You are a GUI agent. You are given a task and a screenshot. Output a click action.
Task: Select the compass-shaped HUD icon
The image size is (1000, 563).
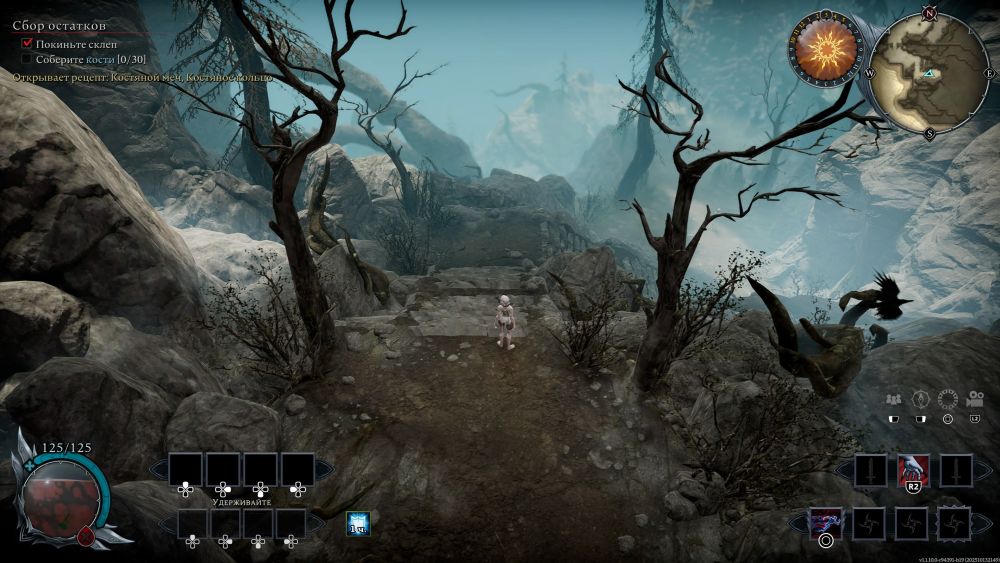(x=920, y=399)
